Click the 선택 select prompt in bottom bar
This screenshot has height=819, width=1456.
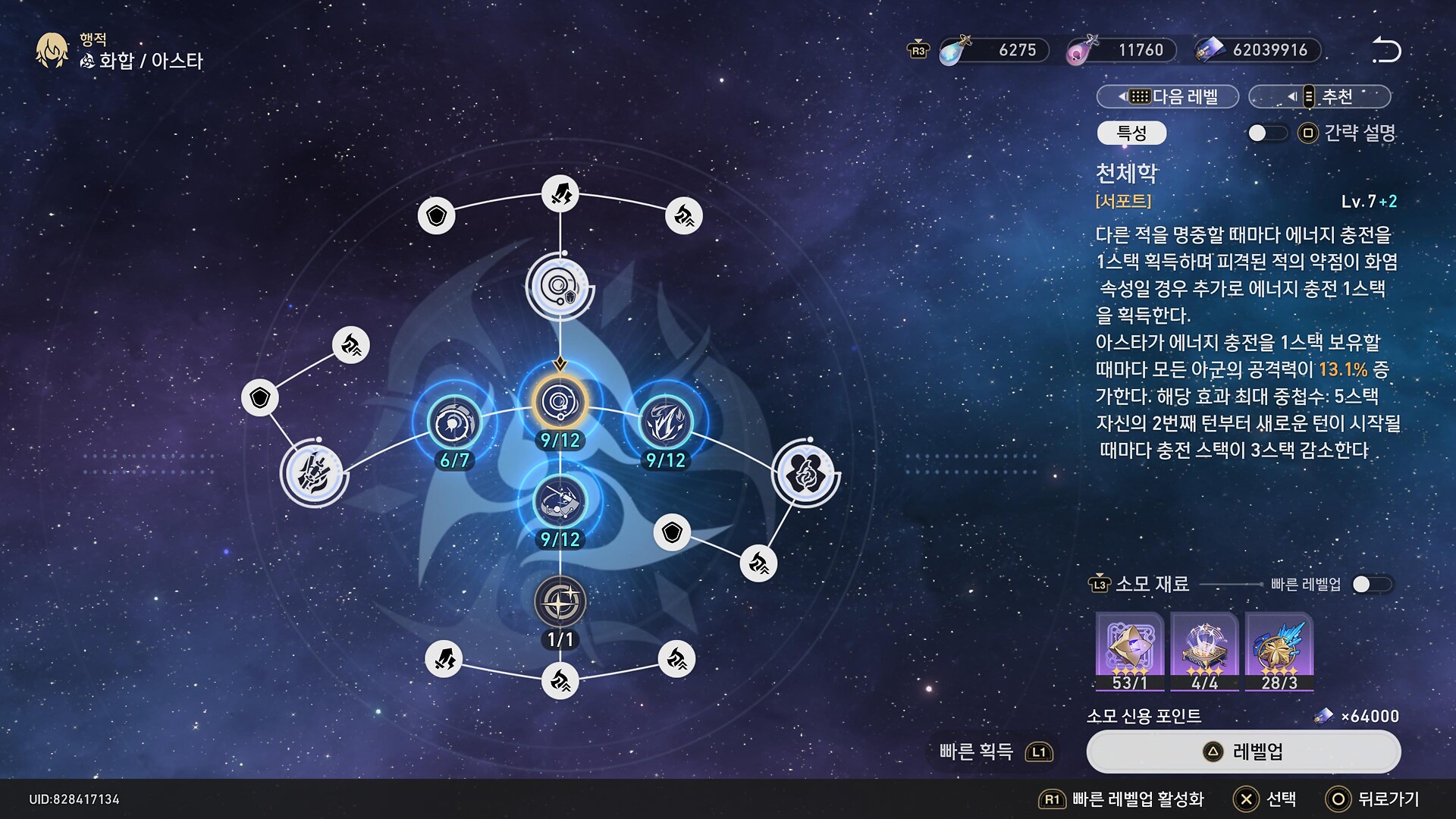pyautogui.click(x=1265, y=799)
